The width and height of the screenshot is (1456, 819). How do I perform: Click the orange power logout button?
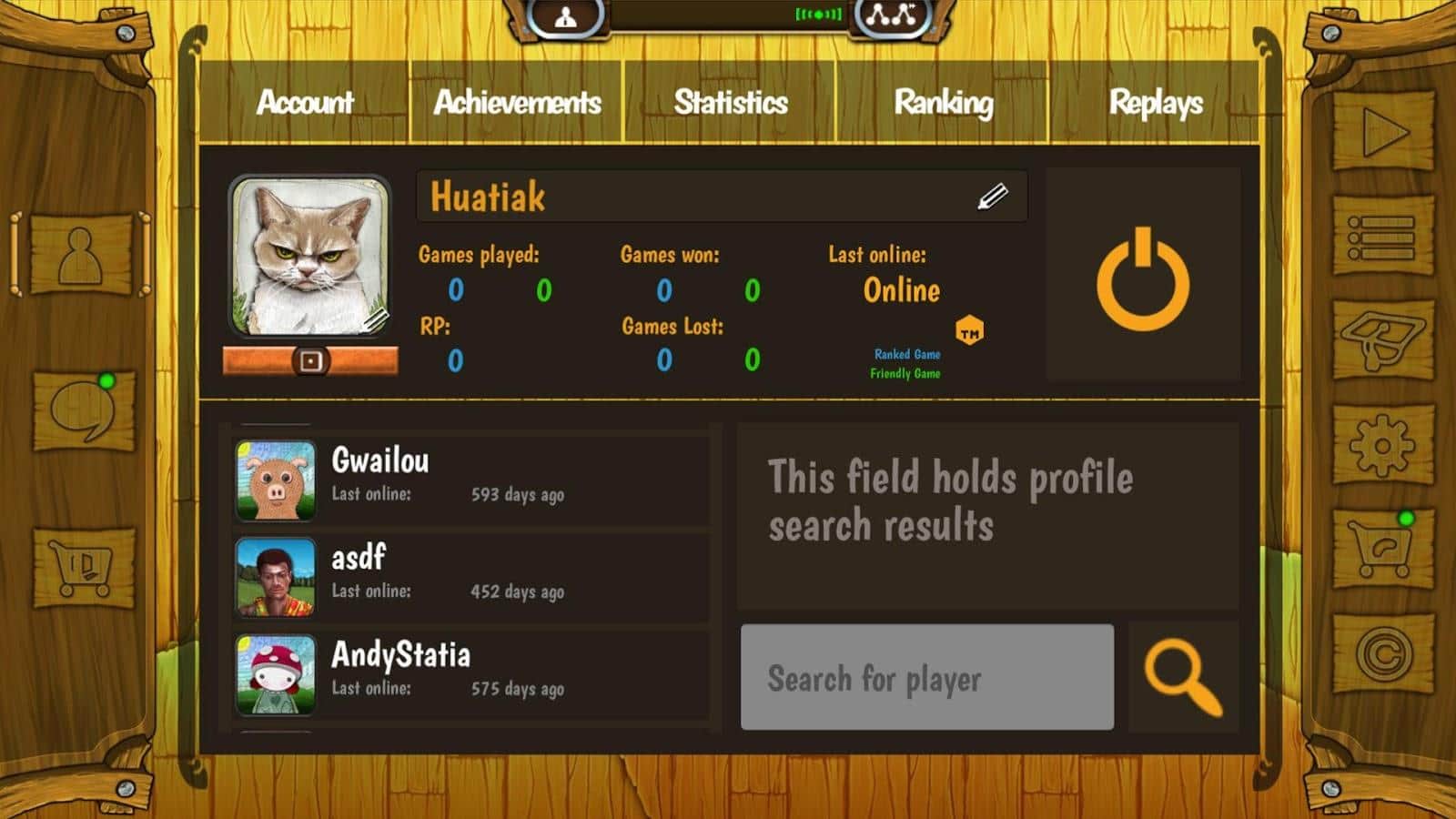[1143, 278]
